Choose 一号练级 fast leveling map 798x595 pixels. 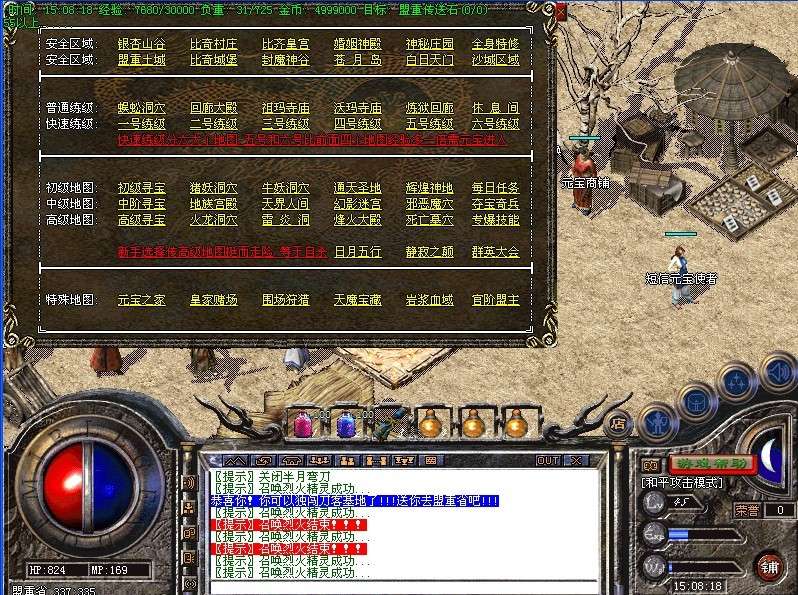point(143,124)
